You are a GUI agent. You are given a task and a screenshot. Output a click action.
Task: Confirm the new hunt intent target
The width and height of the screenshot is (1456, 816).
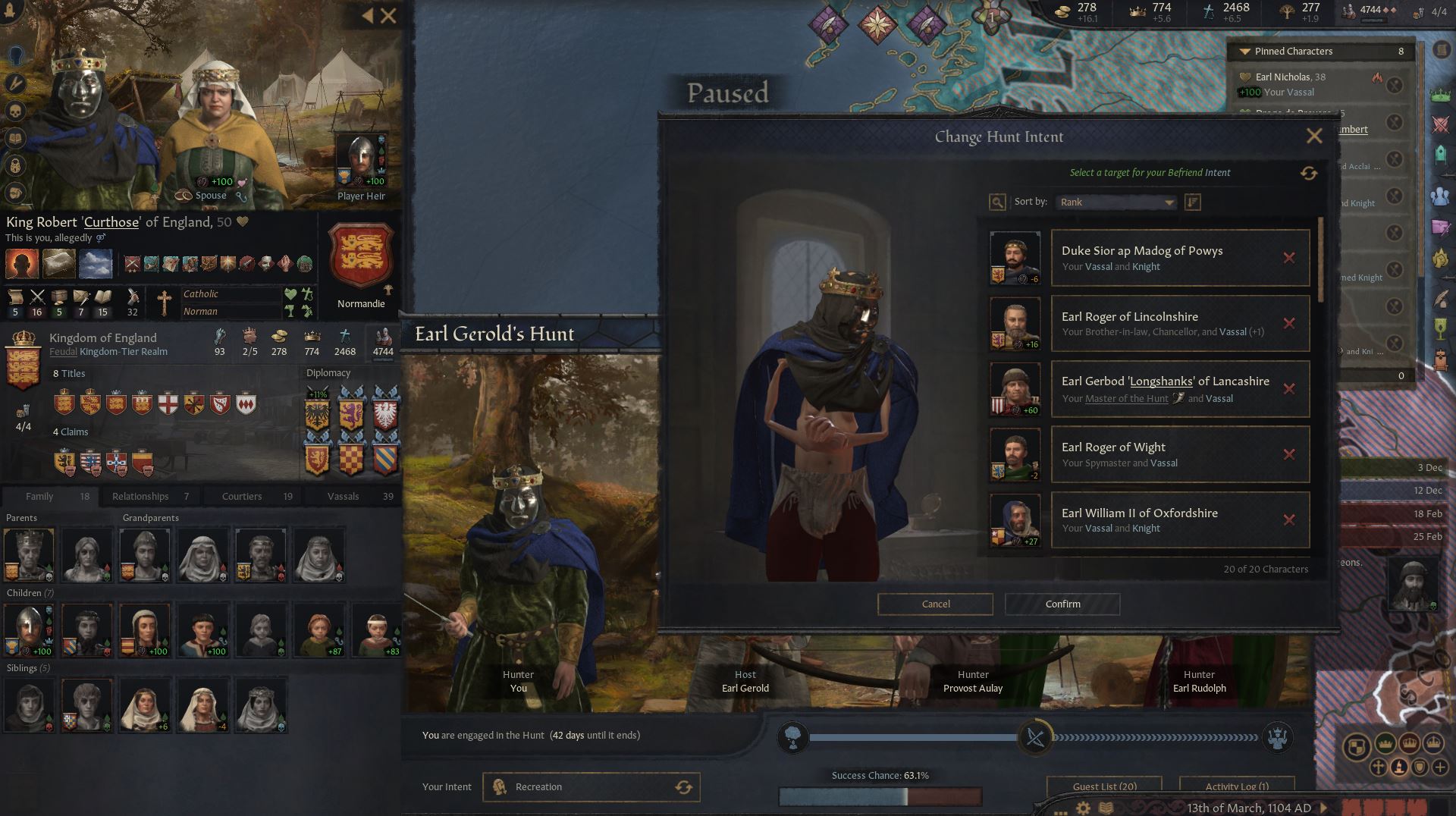tap(1062, 604)
